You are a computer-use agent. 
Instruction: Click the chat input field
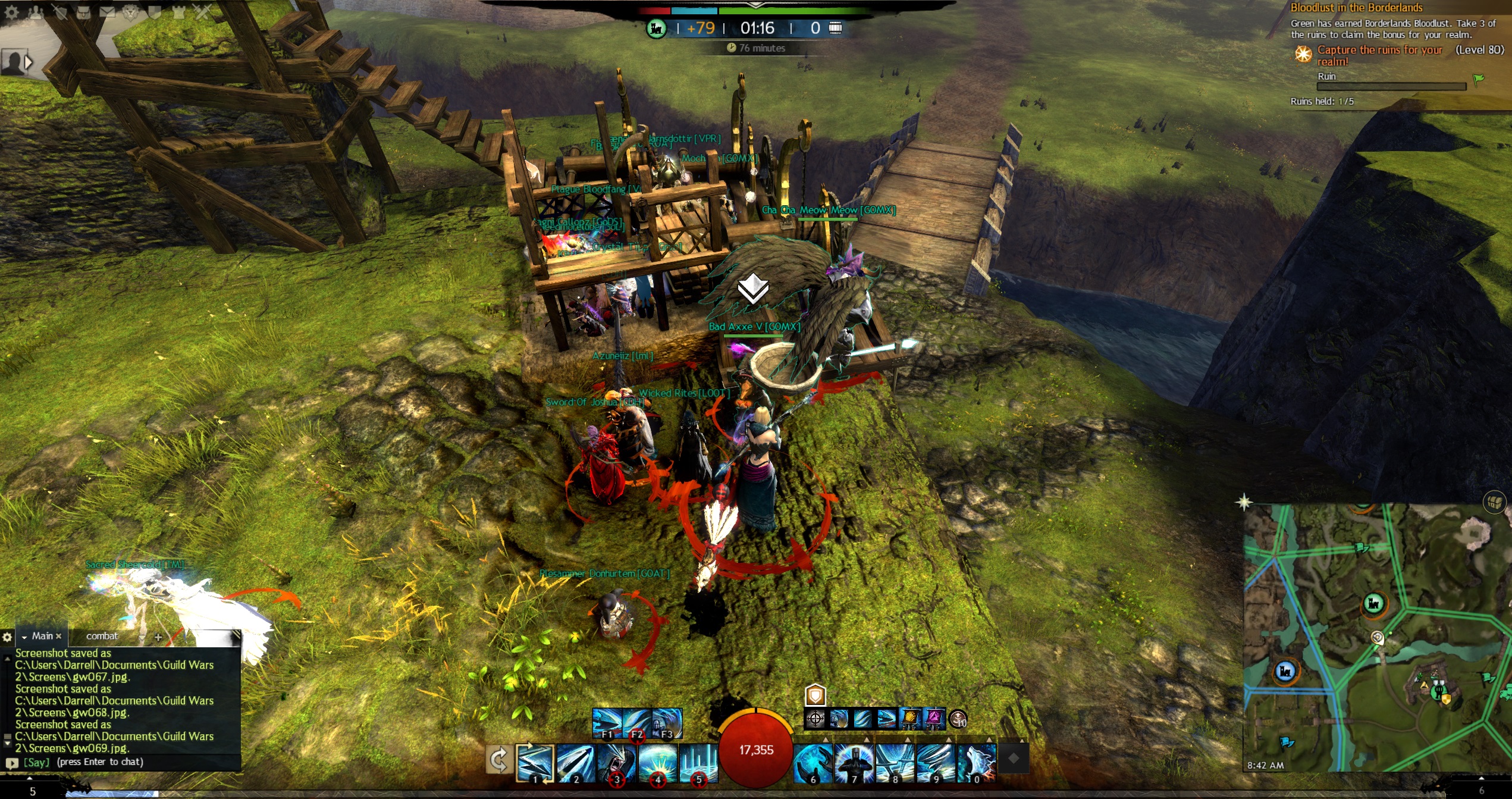tap(131, 762)
